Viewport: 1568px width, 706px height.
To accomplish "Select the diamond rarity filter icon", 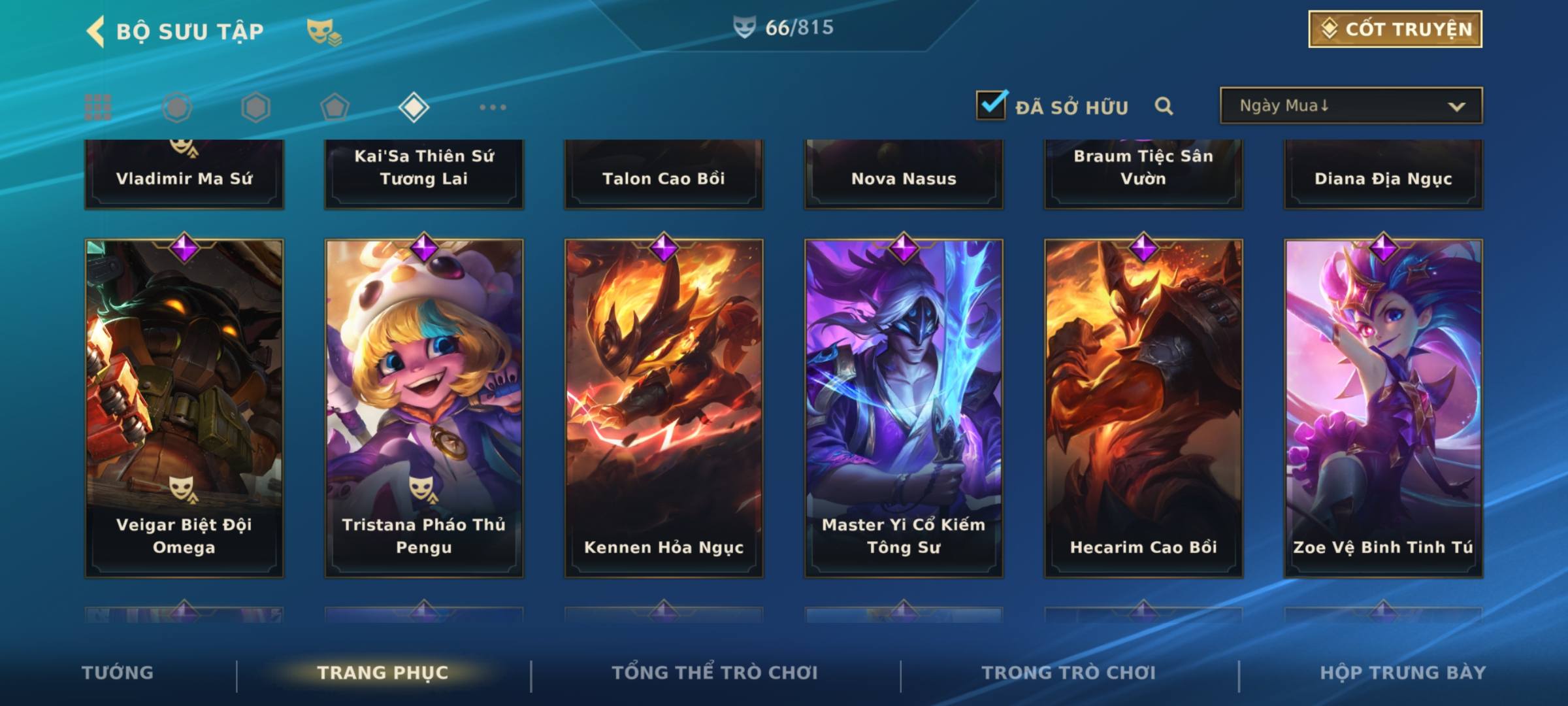I will (414, 107).
